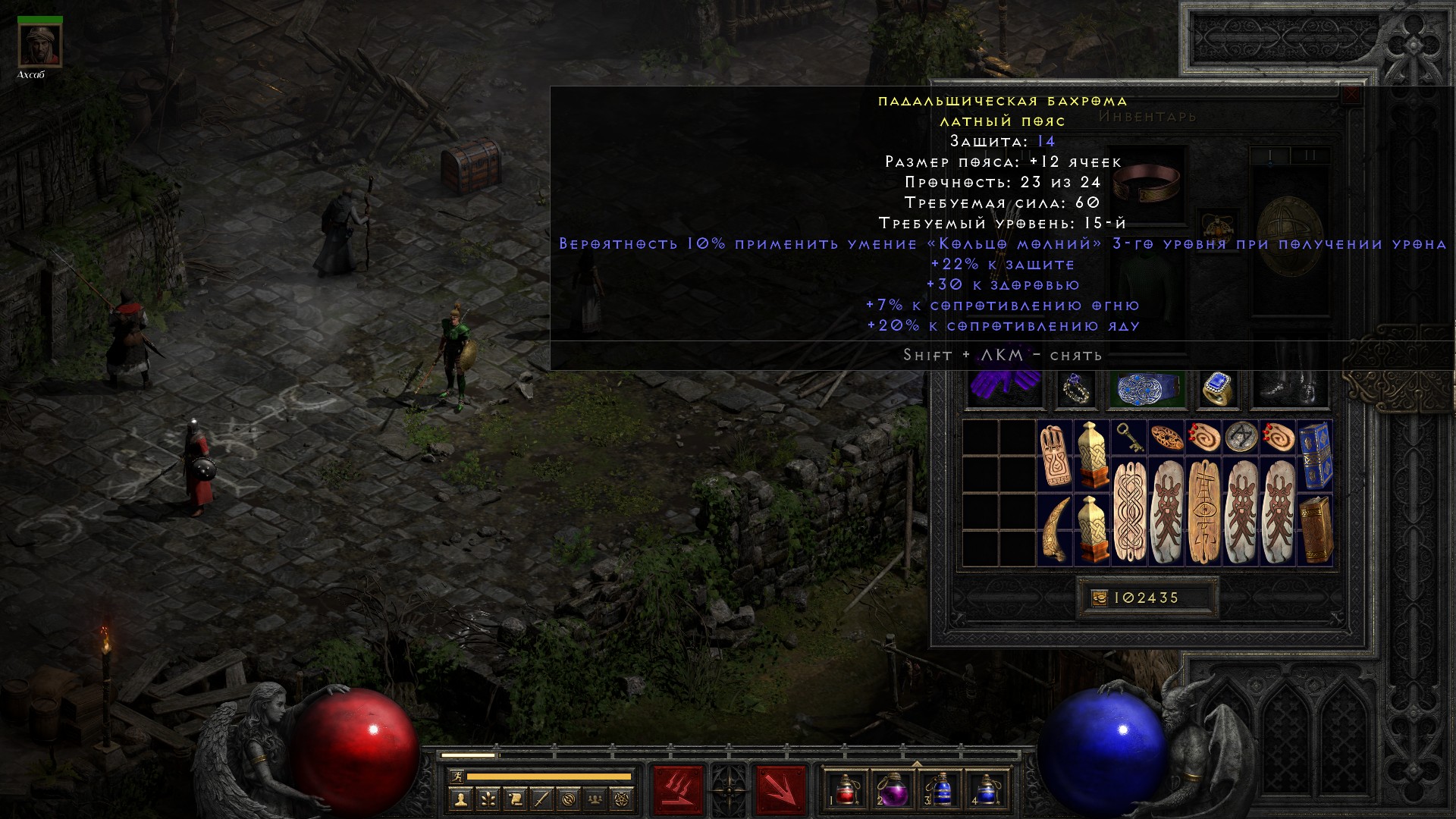
Task: Pick up the purple gloves
Action: 1005,389
